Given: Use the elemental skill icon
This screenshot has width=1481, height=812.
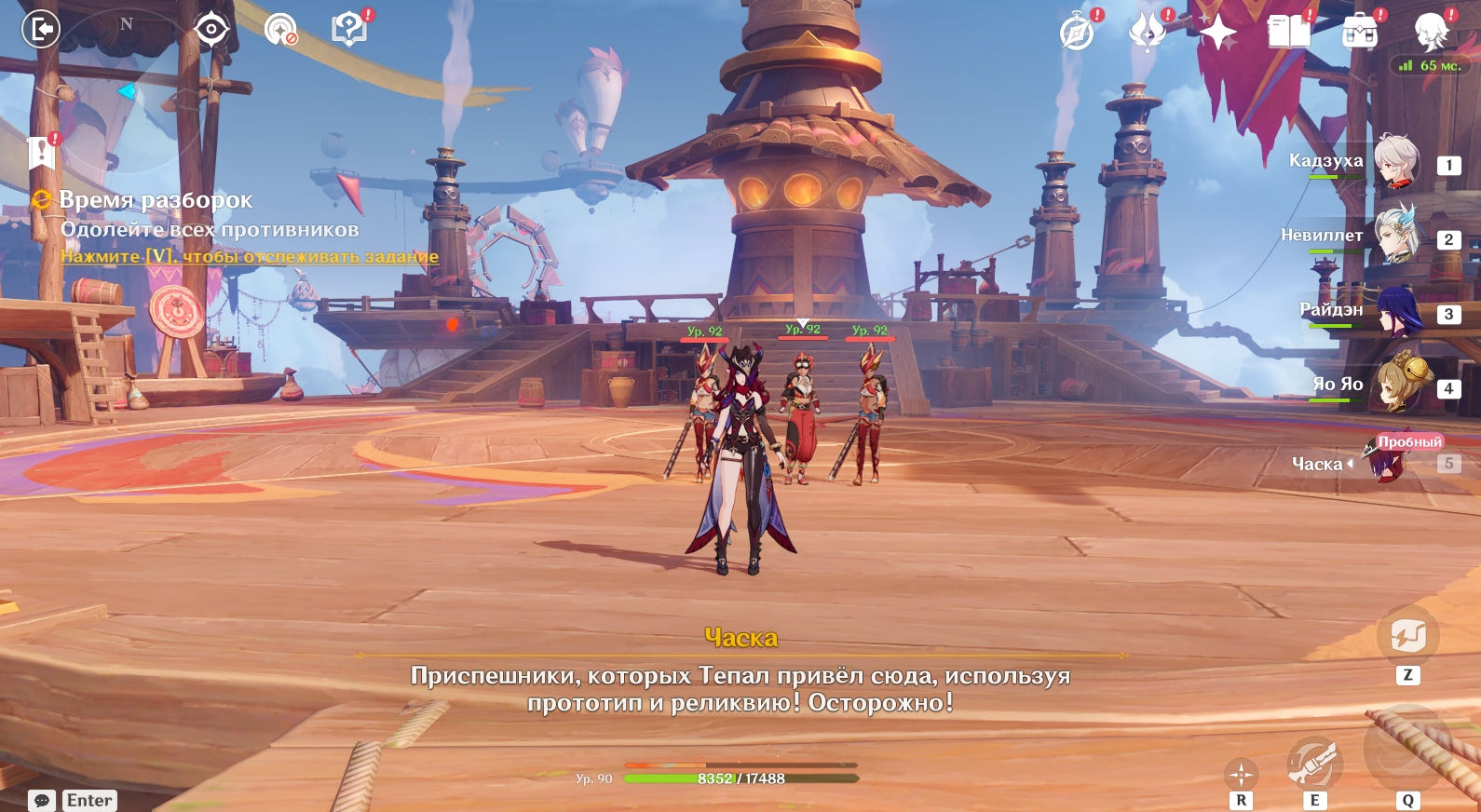Looking at the screenshot, I should [x=1313, y=762].
